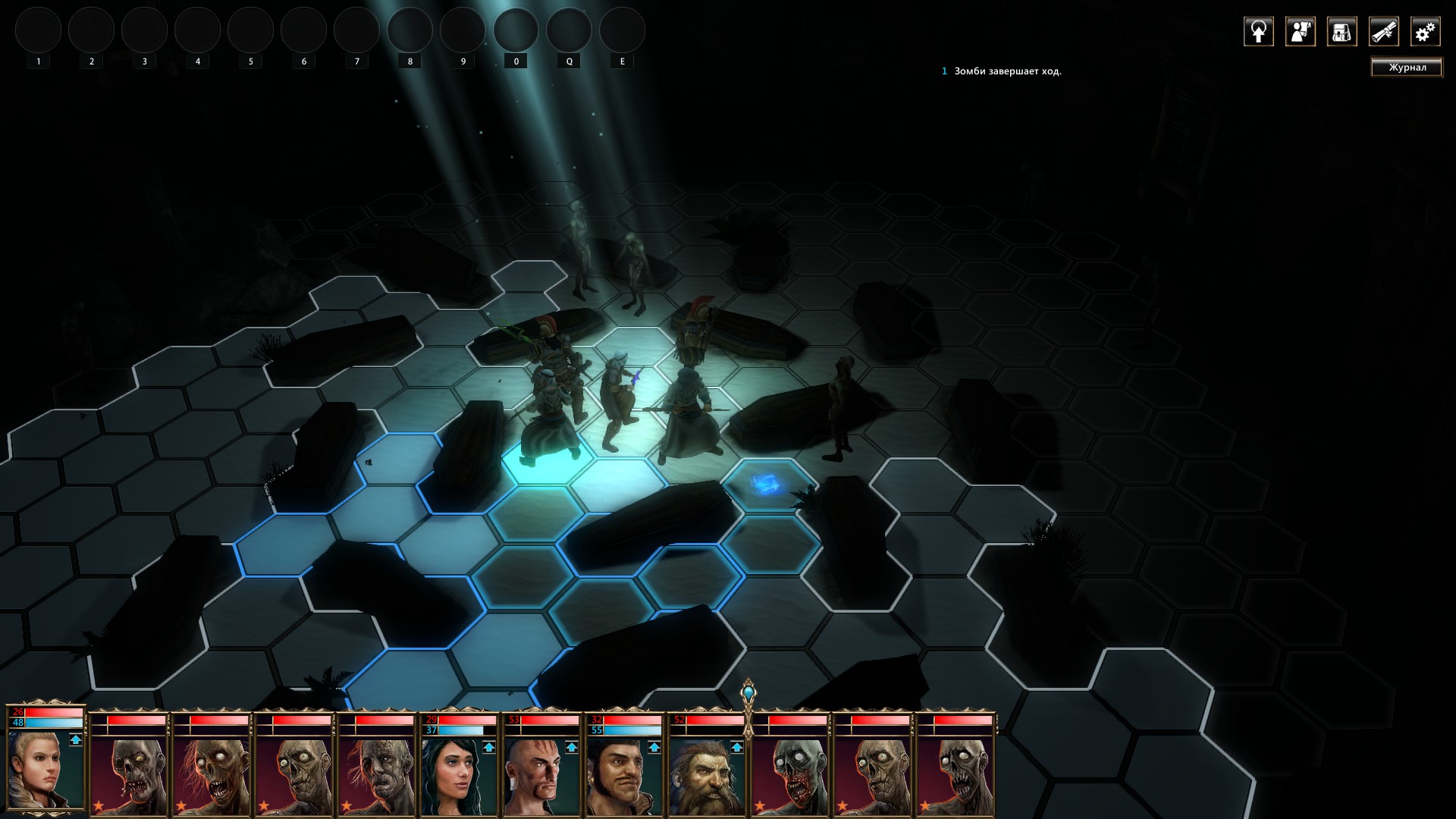
Task: Open the quest scroll icon
Action: coord(1385,33)
